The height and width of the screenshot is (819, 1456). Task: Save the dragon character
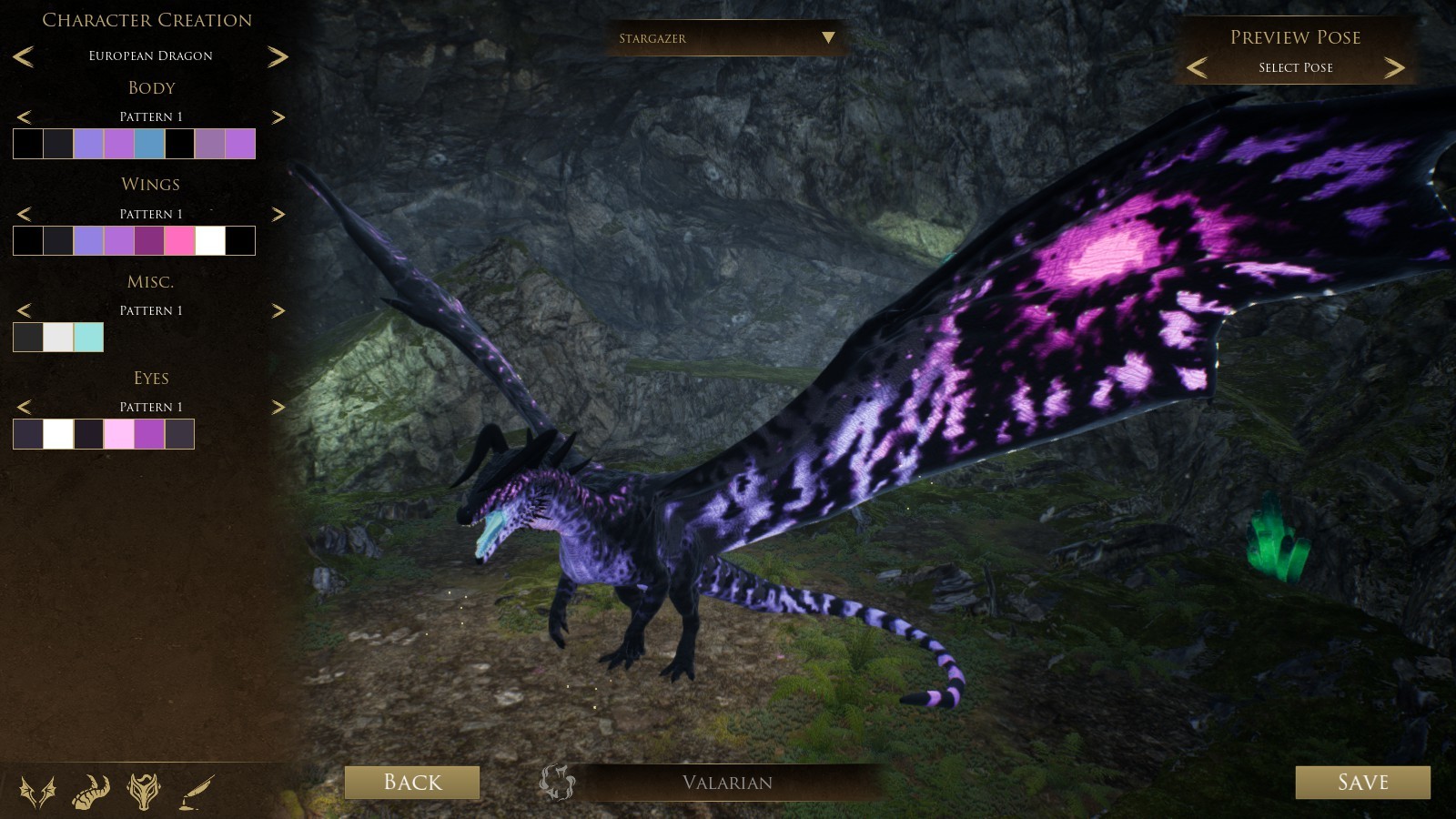[1362, 782]
